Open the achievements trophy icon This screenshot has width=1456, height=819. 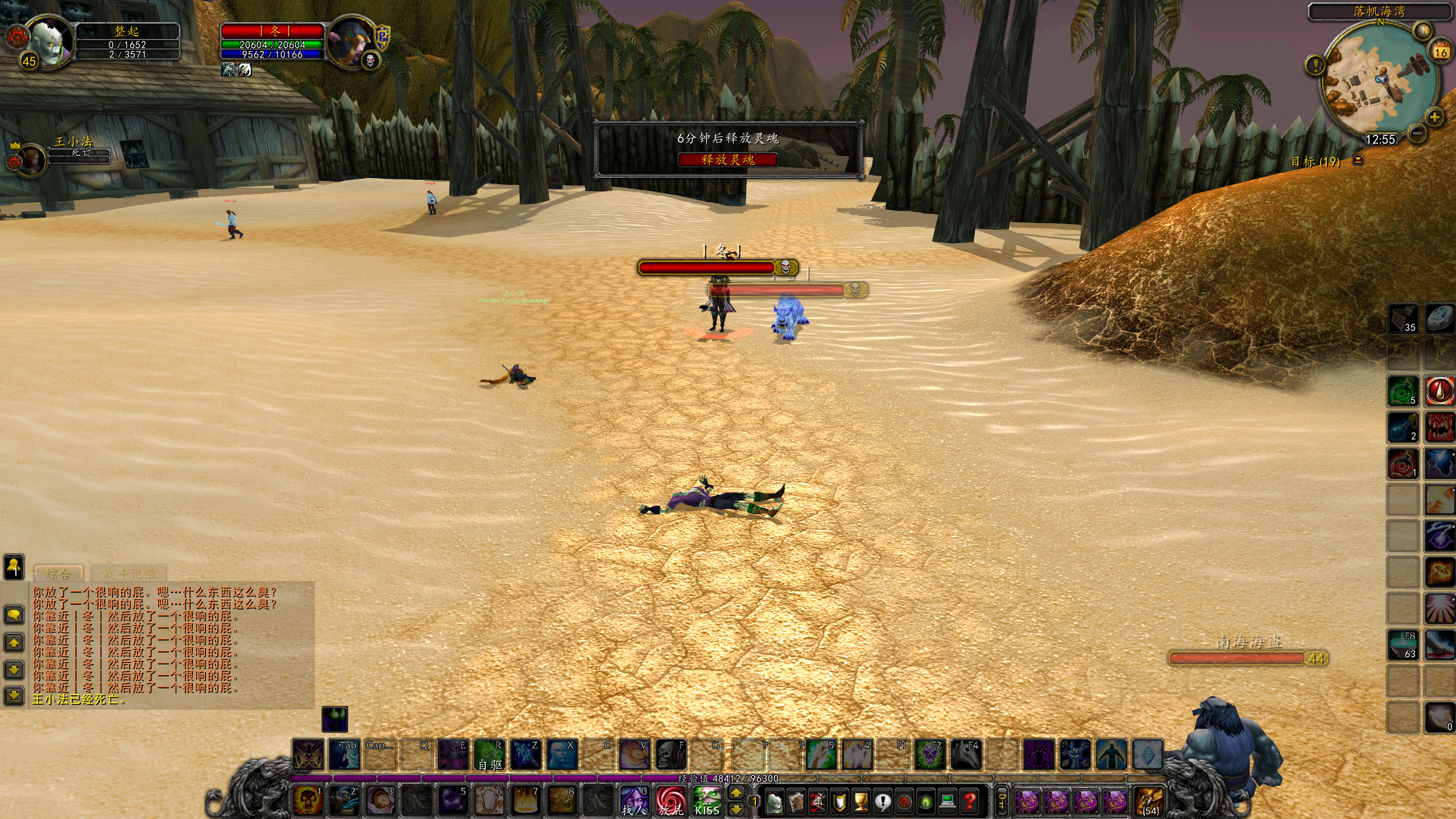tap(861, 803)
